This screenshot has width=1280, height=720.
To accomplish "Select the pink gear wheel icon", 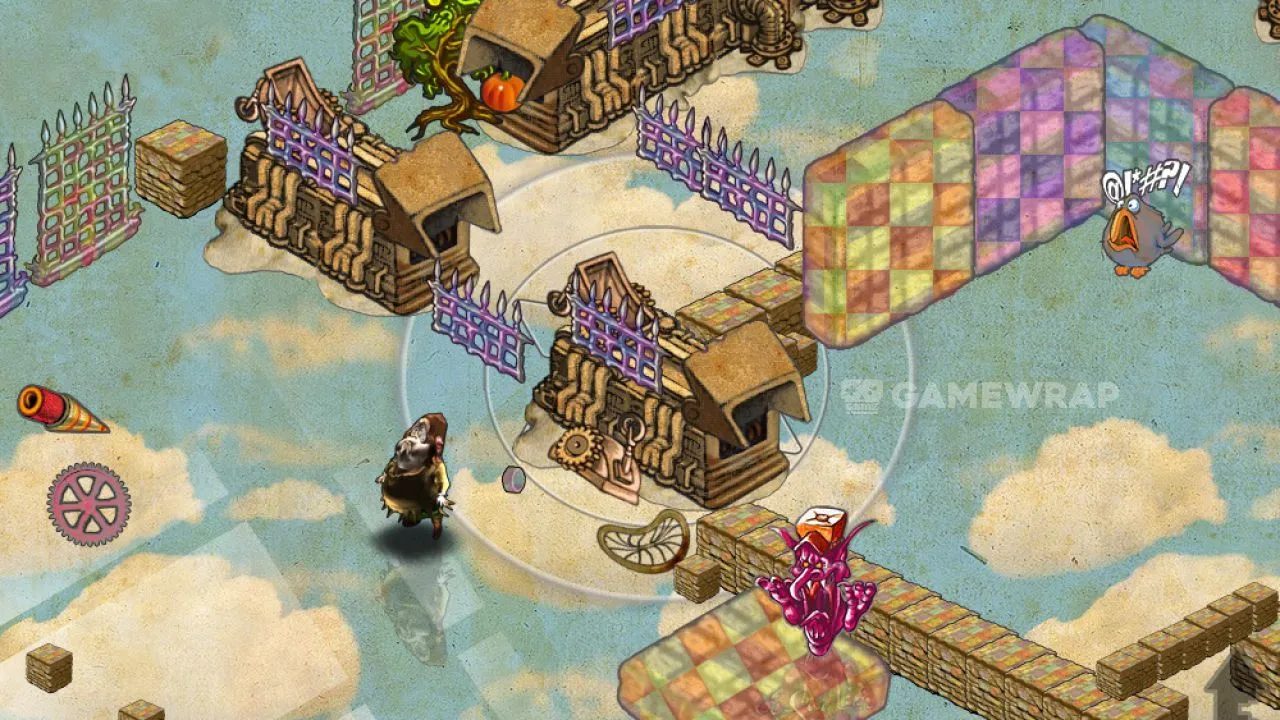I will [89, 503].
